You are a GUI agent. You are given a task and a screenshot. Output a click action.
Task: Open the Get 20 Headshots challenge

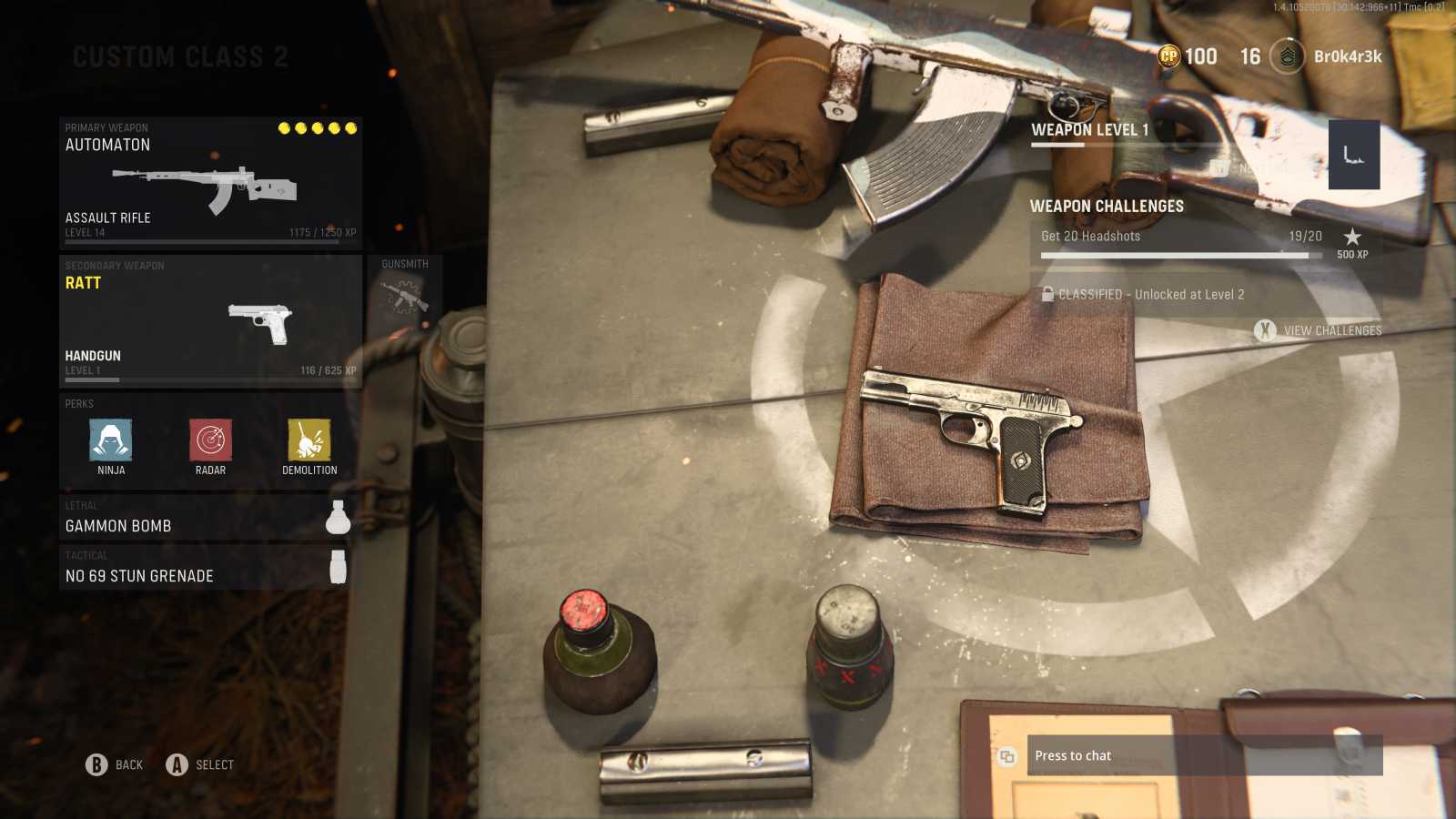(x=1181, y=243)
